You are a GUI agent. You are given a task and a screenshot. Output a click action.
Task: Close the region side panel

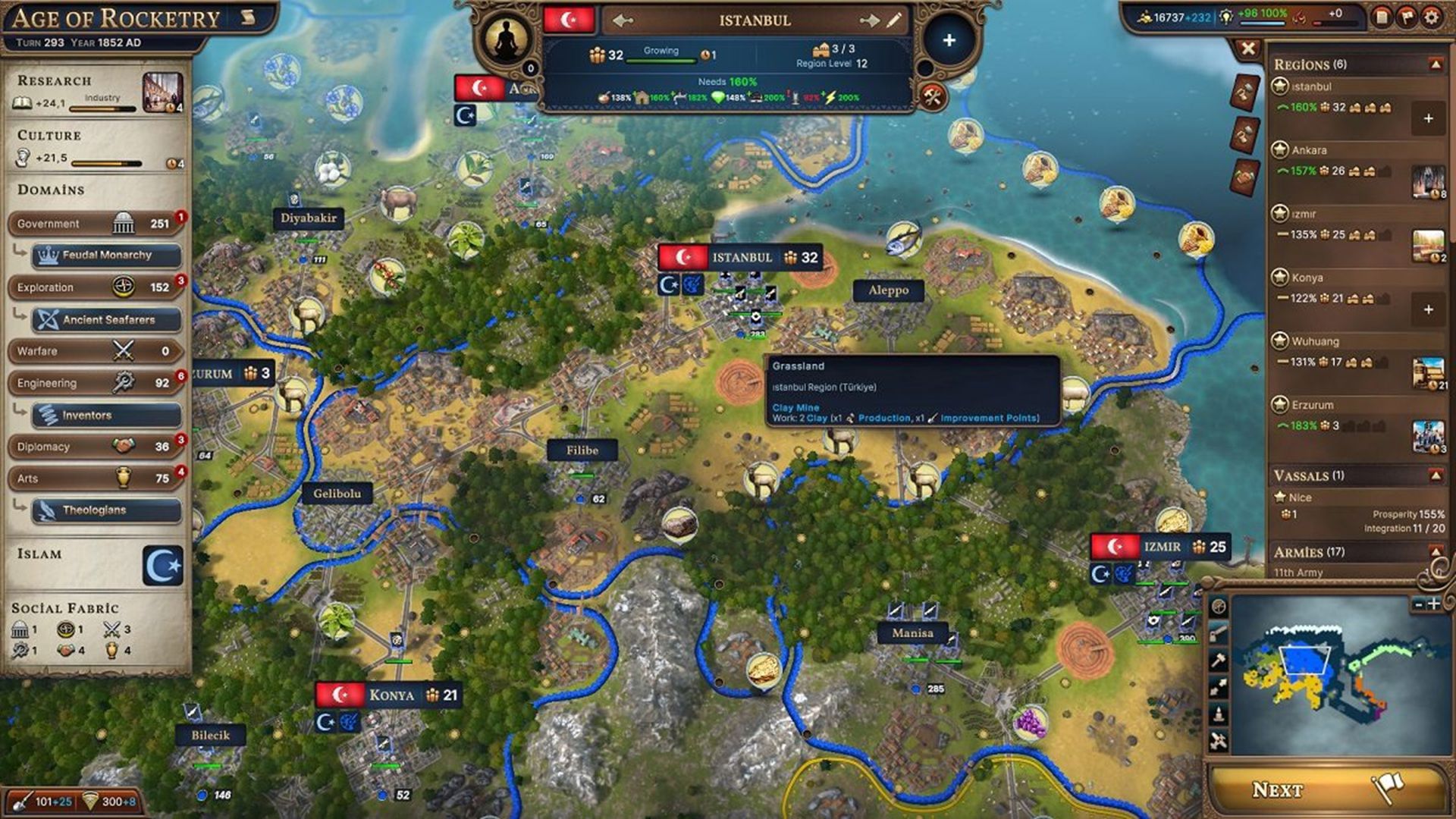click(1247, 49)
